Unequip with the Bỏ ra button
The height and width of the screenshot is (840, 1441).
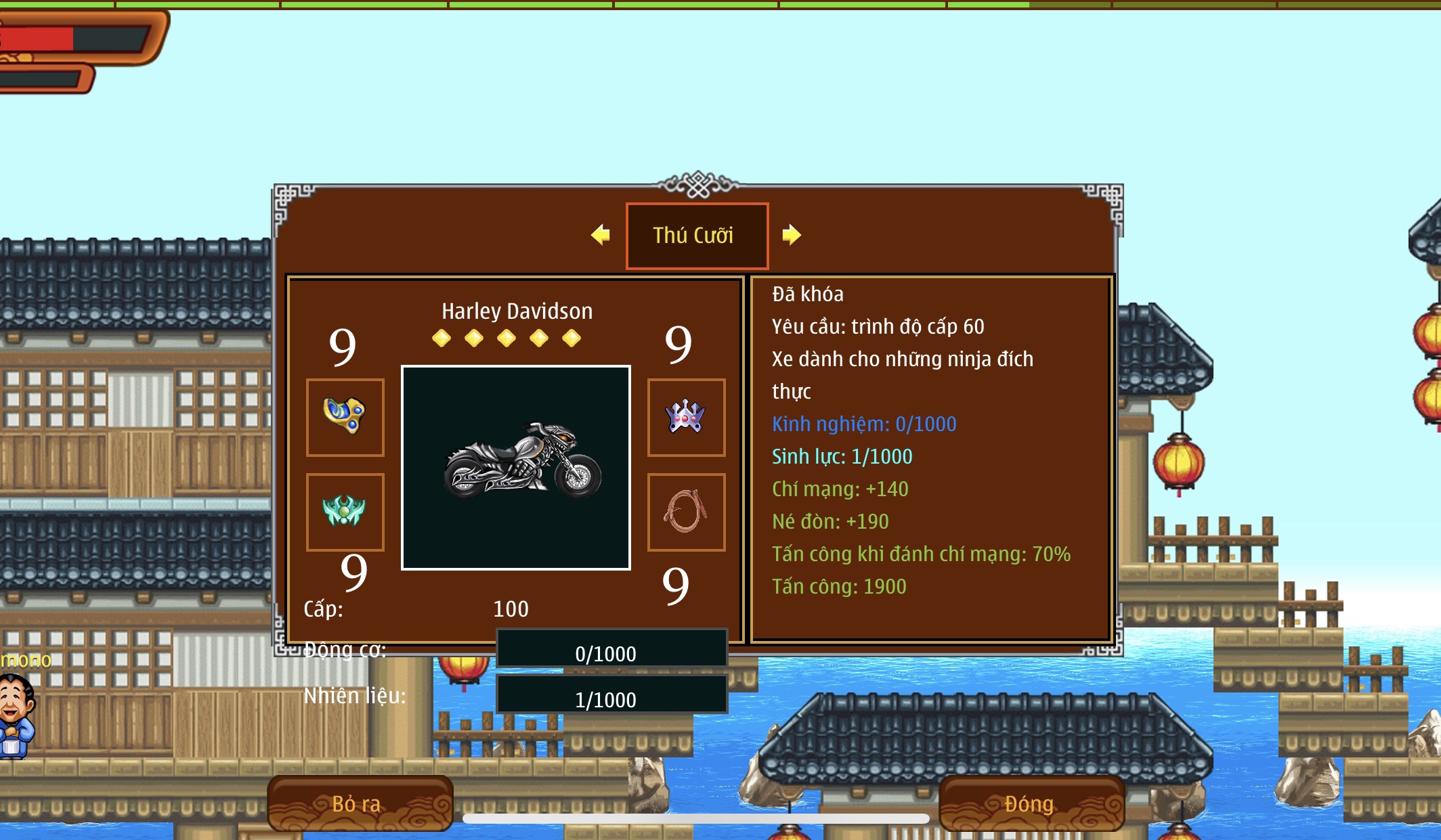point(360,803)
